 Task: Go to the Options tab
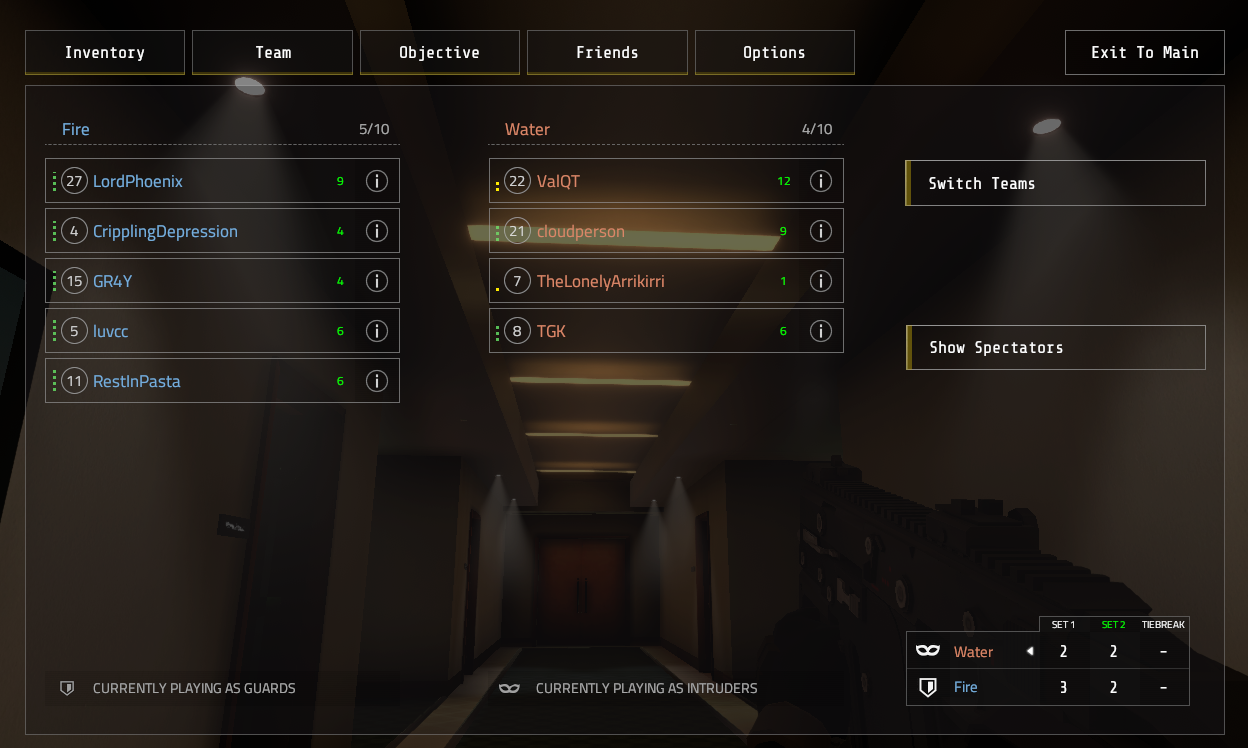click(774, 53)
